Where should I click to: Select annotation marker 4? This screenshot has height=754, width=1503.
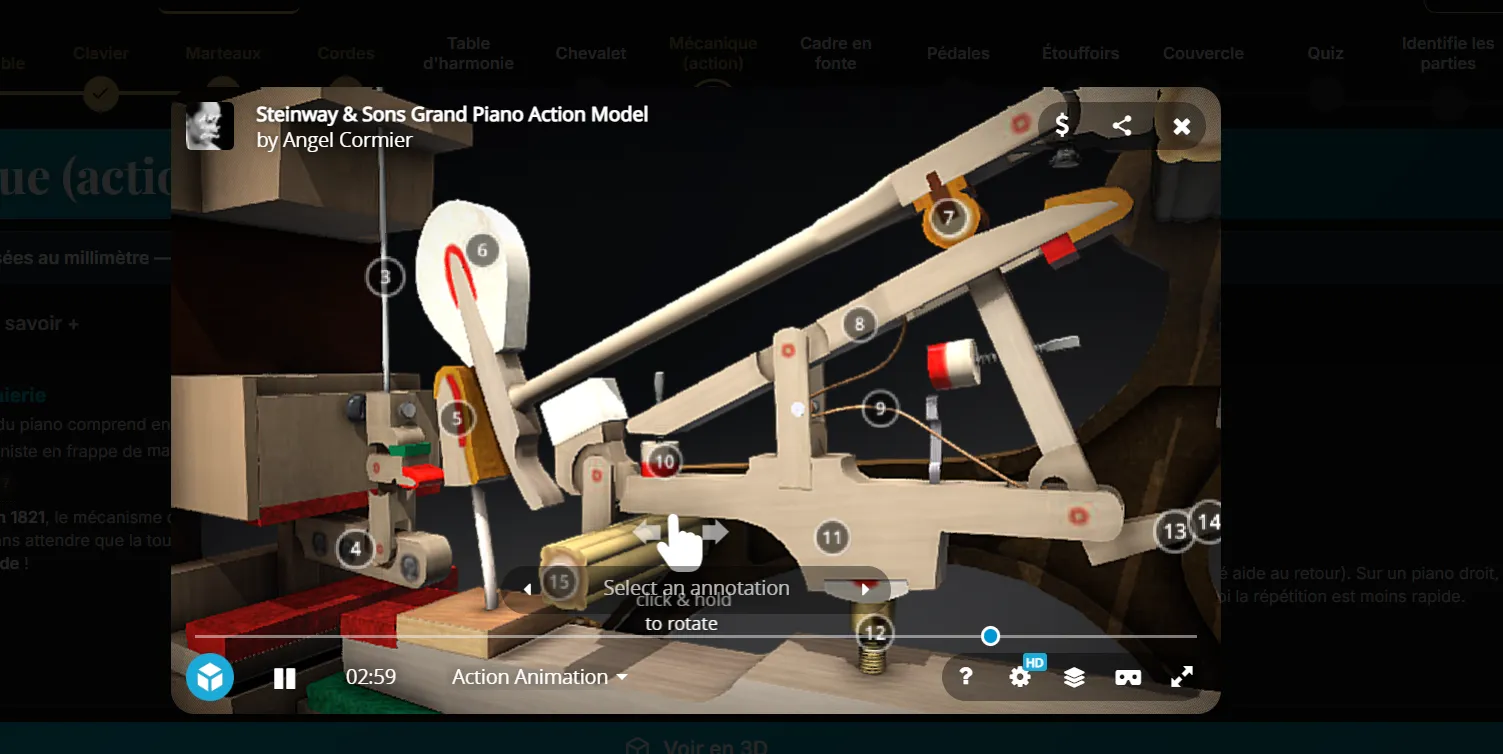pos(355,548)
